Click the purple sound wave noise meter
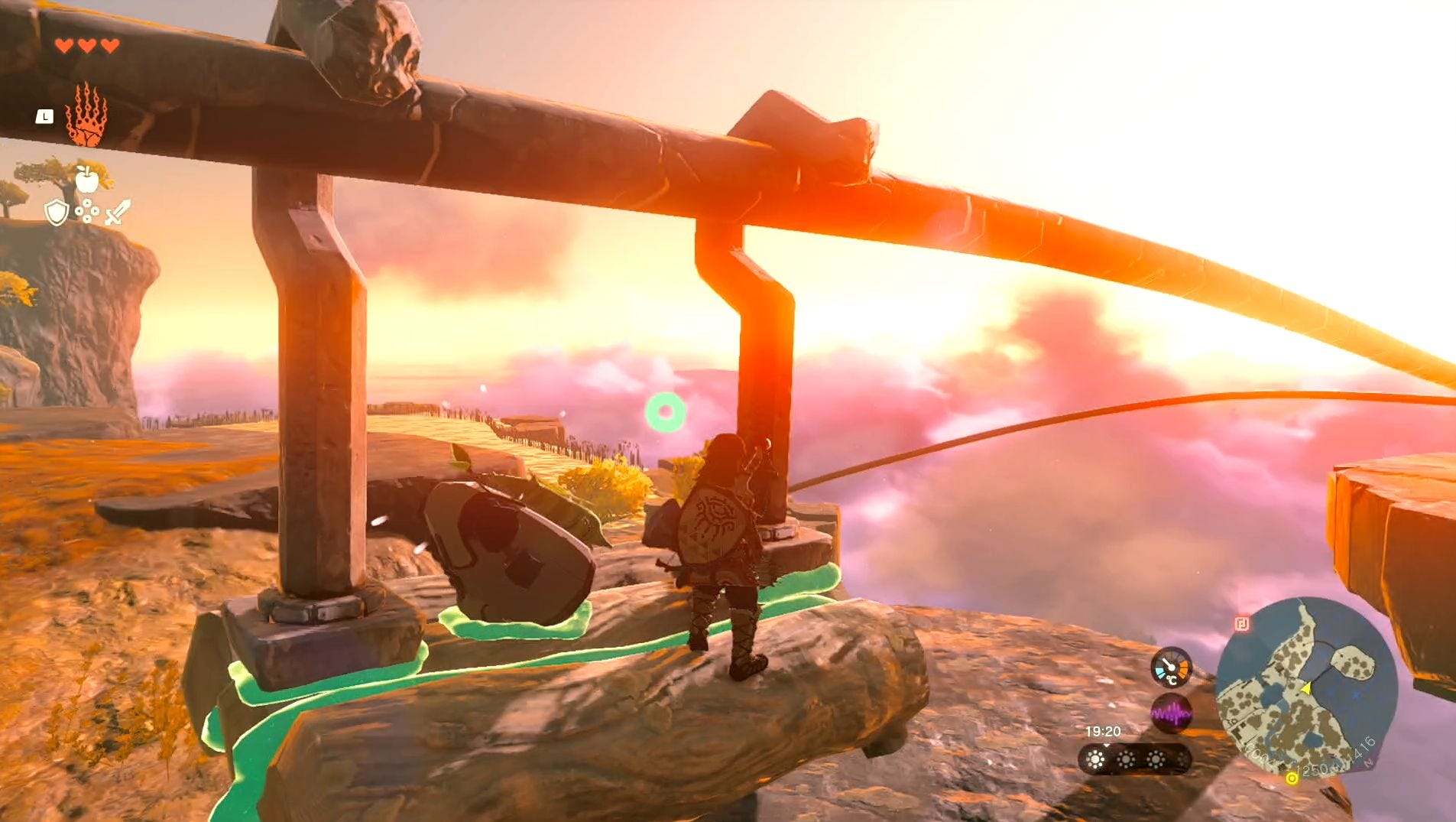The width and height of the screenshot is (1456, 822). coord(1171,714)
